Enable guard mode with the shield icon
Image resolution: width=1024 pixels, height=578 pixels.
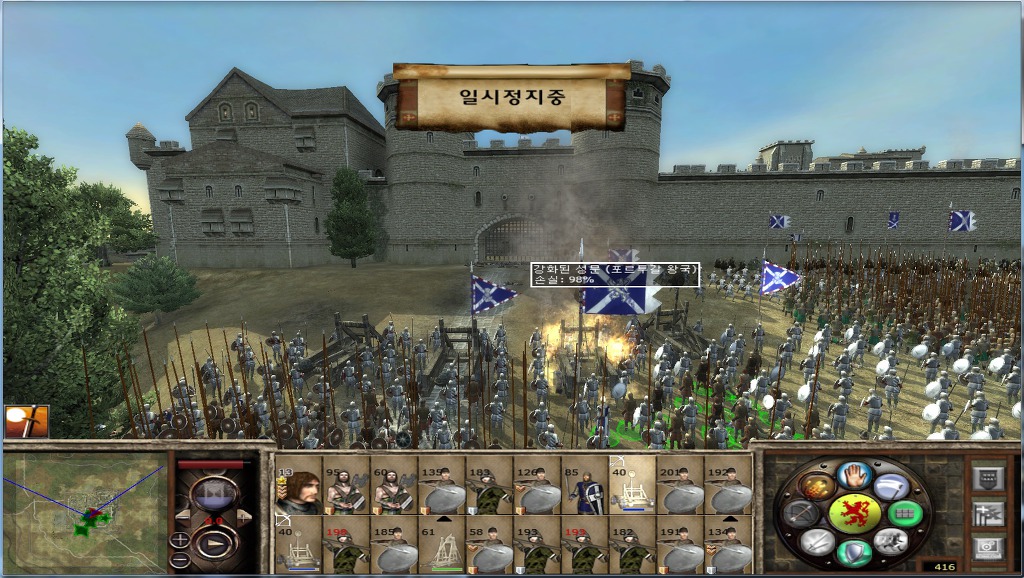point(853,552)
